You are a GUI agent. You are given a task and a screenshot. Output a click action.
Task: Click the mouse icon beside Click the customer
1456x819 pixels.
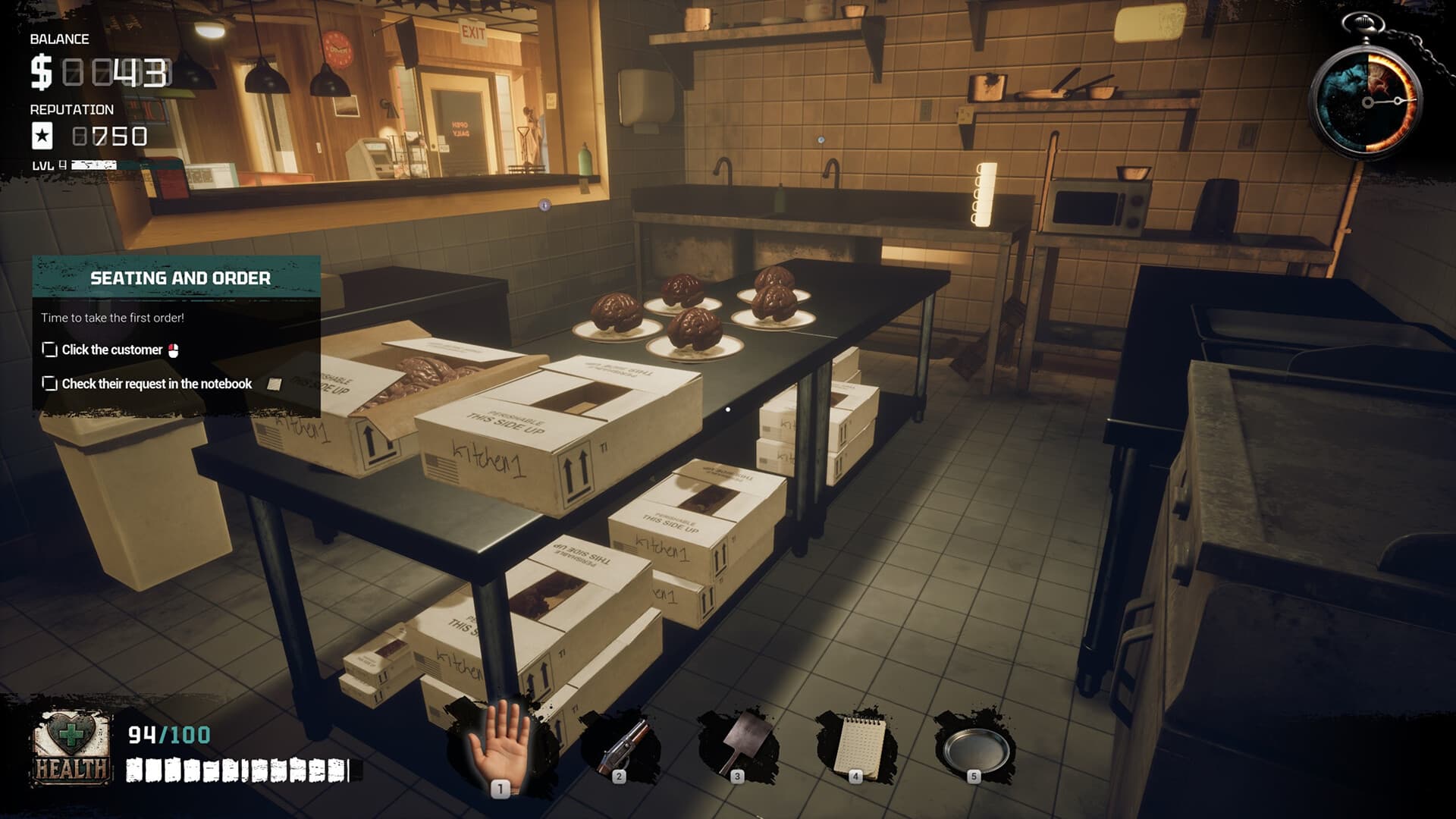click(x=172, y=350)
